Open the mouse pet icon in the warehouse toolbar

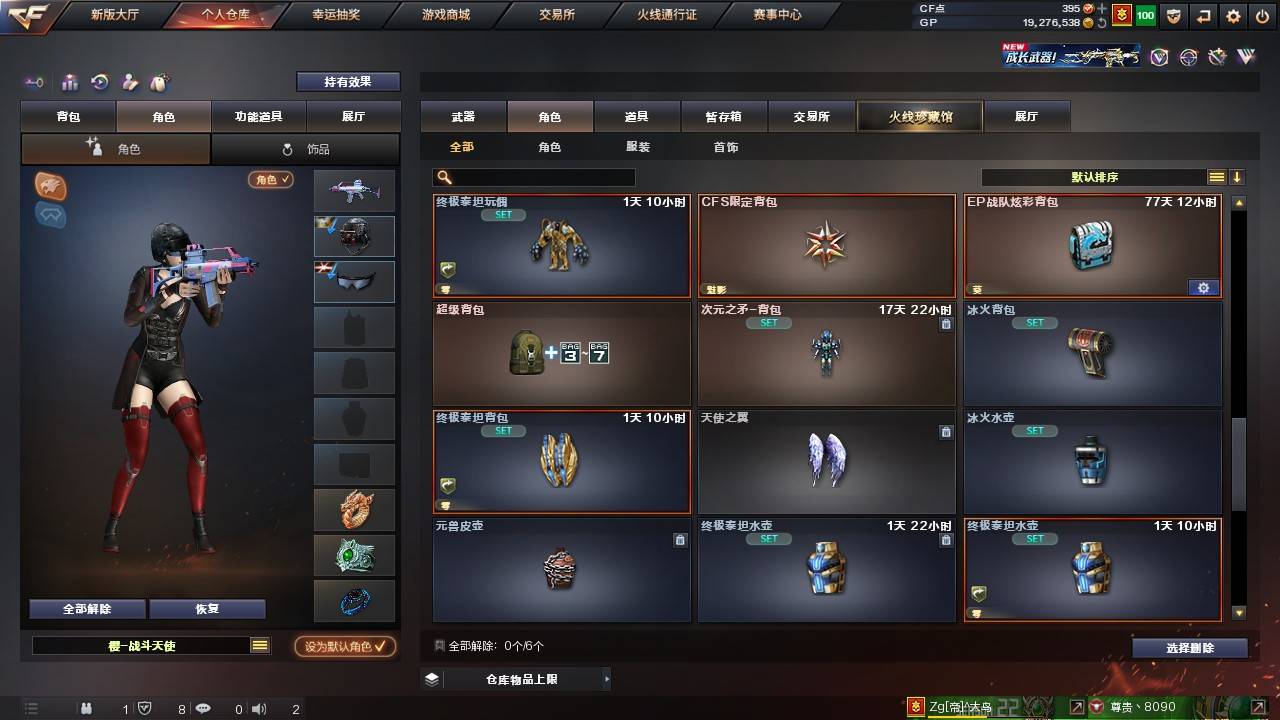[158, 83]
